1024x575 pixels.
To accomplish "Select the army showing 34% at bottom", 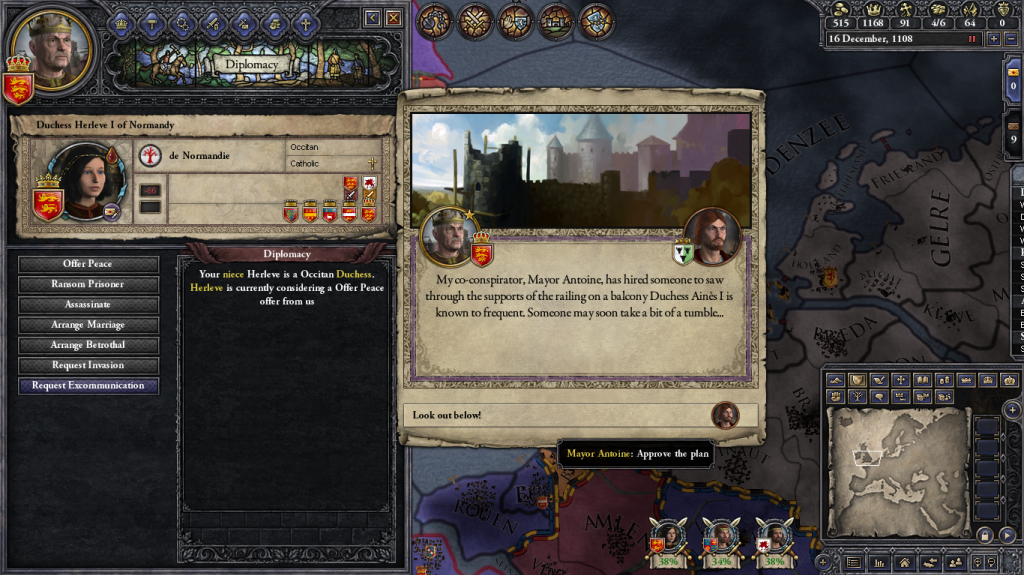I will click(720, 538).
